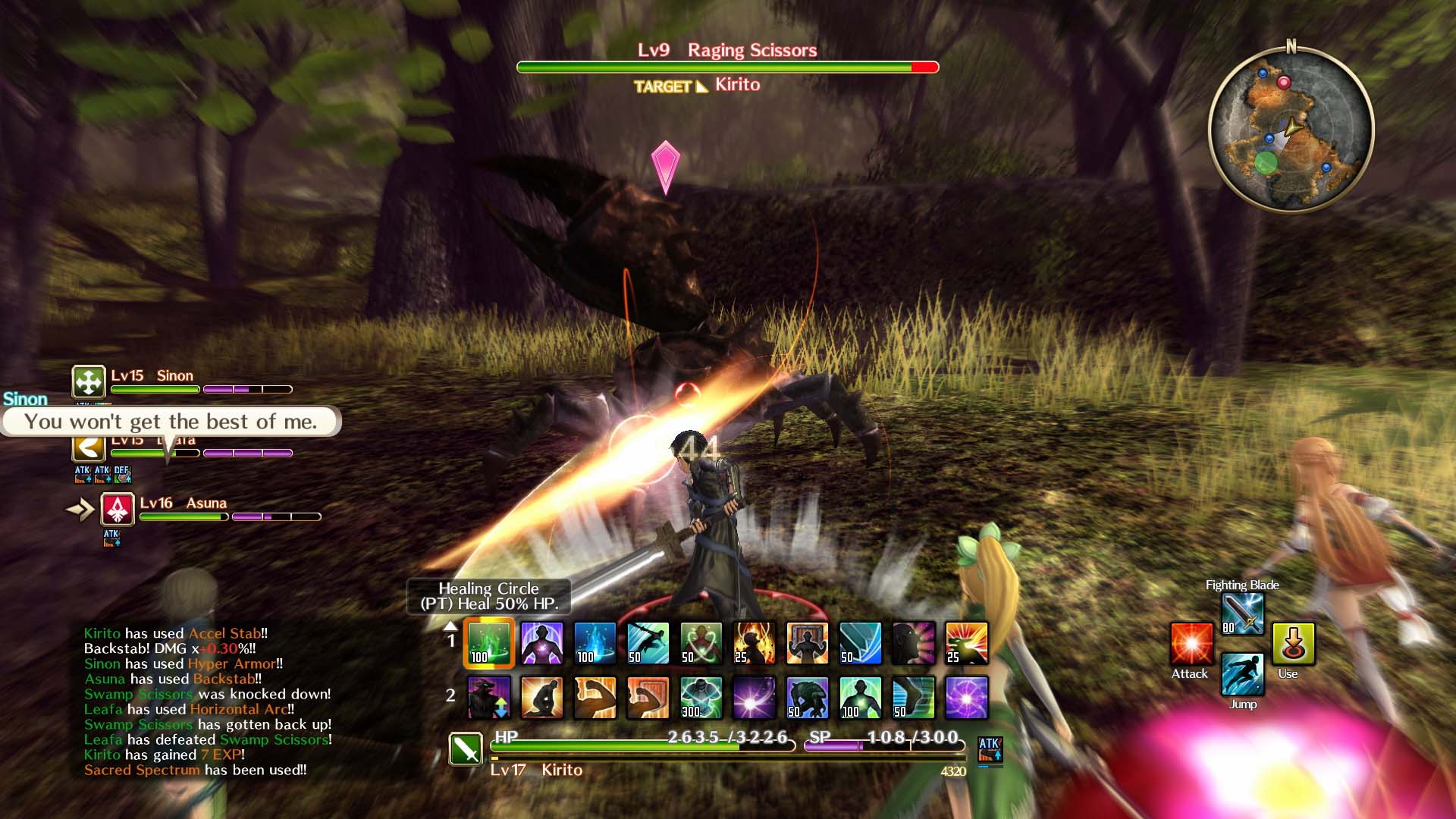Image resolution: width=1456 pixels, height=819 pixels.
Task: Activate the armored knight skill costing 300
Action: [x=701, y=698]
